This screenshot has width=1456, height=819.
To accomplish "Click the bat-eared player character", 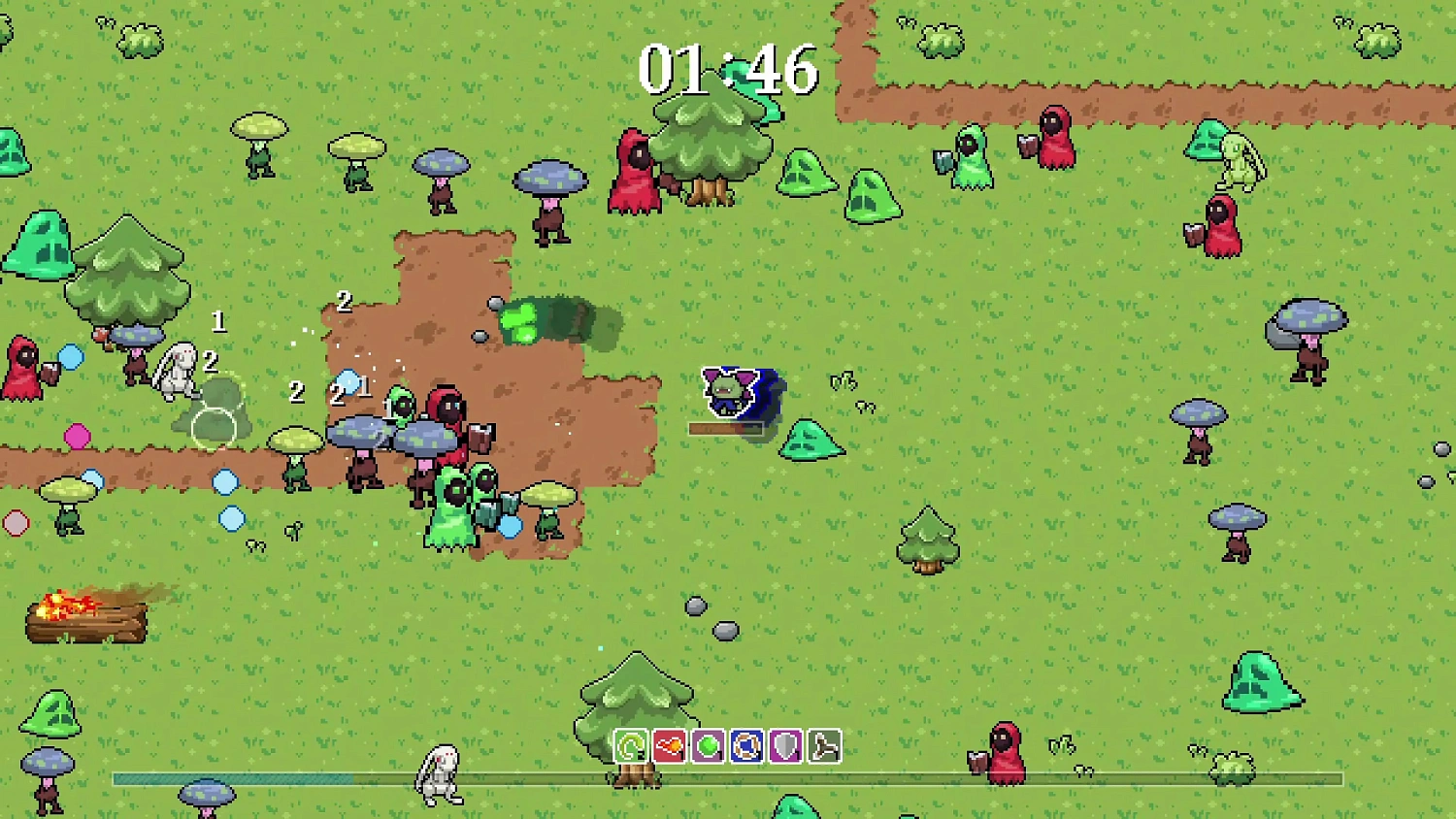I will [731, 393].
